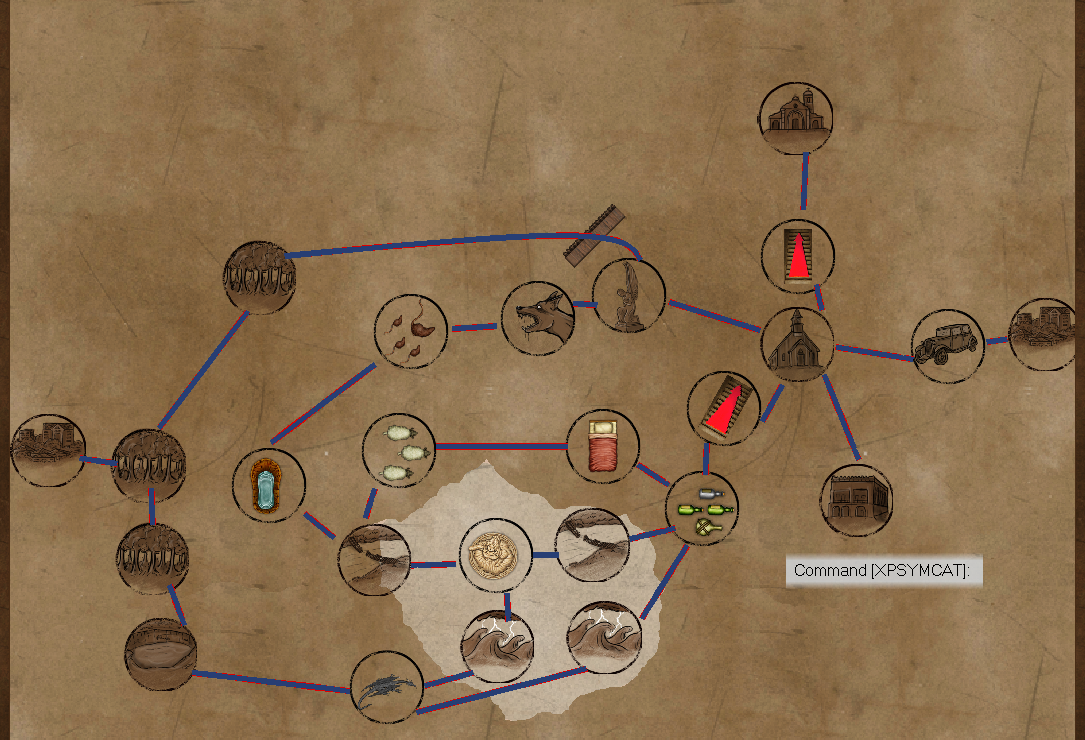The image size is (1085, 740).
Task: Click the Command [XPSYMCAT] input box
Action: [x=883, y=571]
